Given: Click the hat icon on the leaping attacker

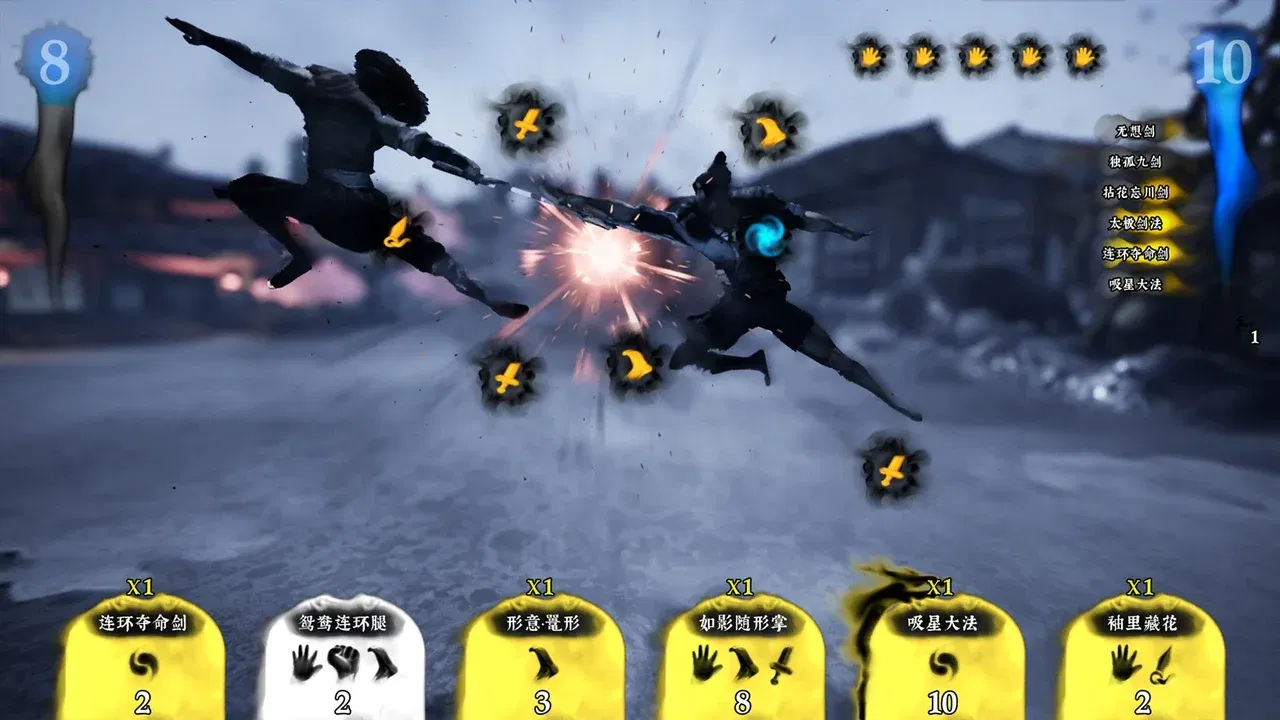Looking at the screenshot, I should click(x=397, y=232).
